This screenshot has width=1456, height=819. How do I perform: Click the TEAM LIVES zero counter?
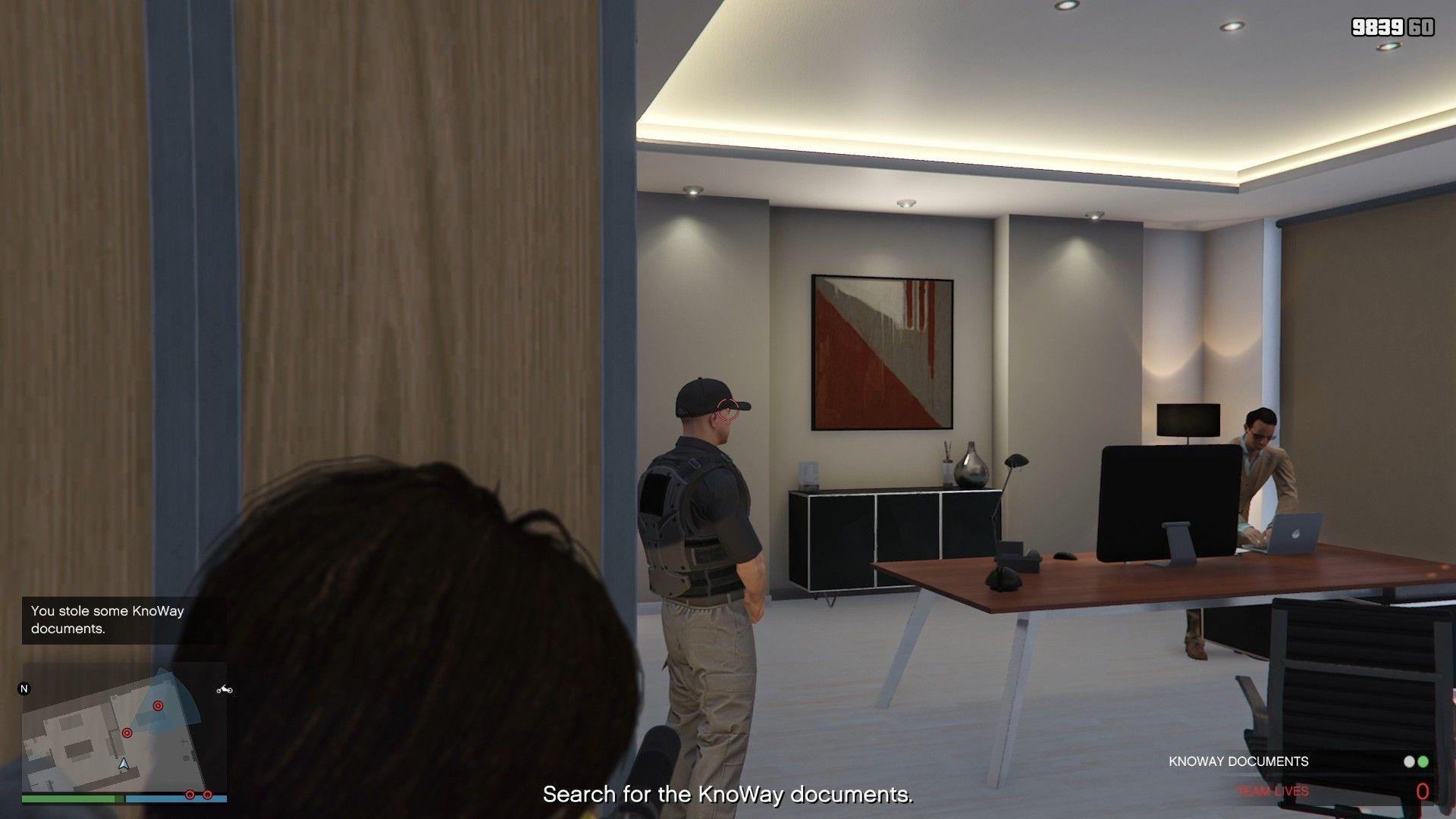[1422, 791]
